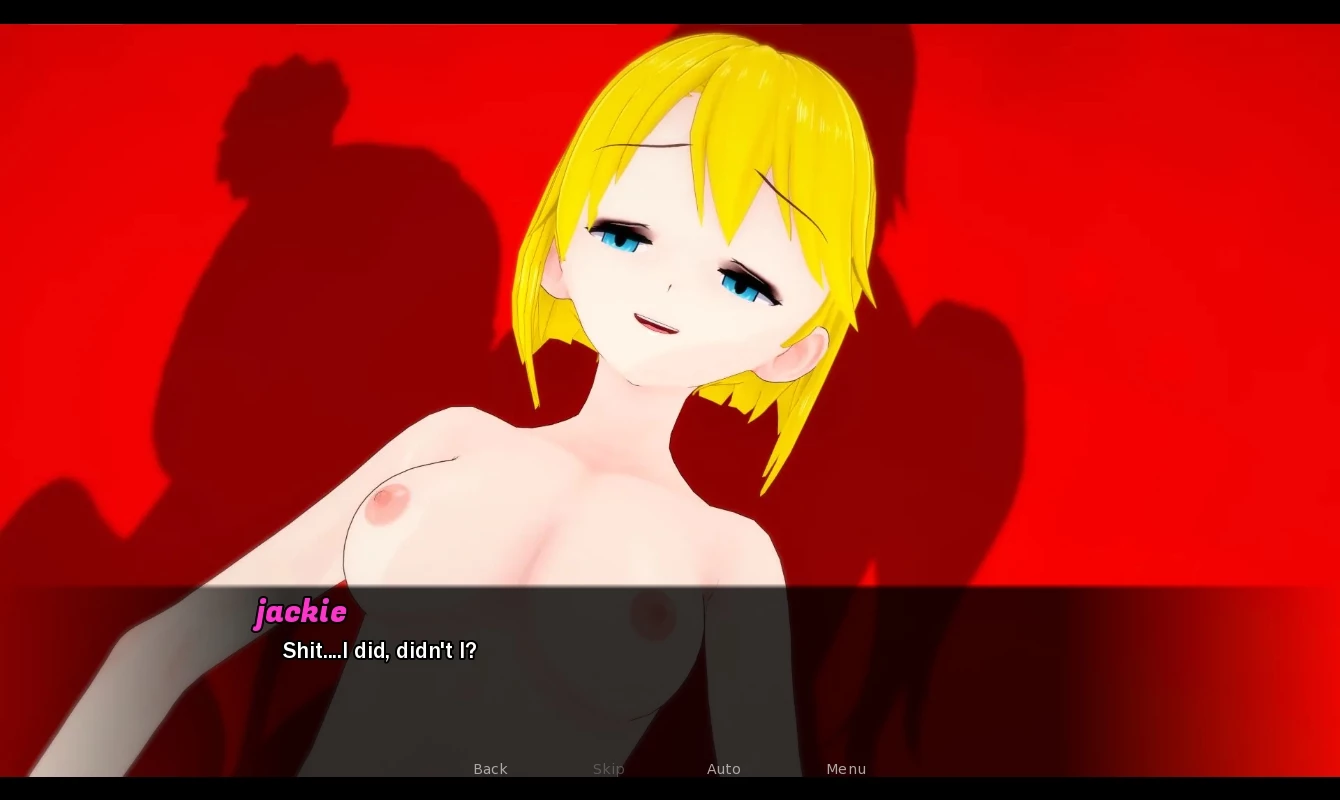
Task: Enable Auto dialogue advance
Action: (723, 769)
